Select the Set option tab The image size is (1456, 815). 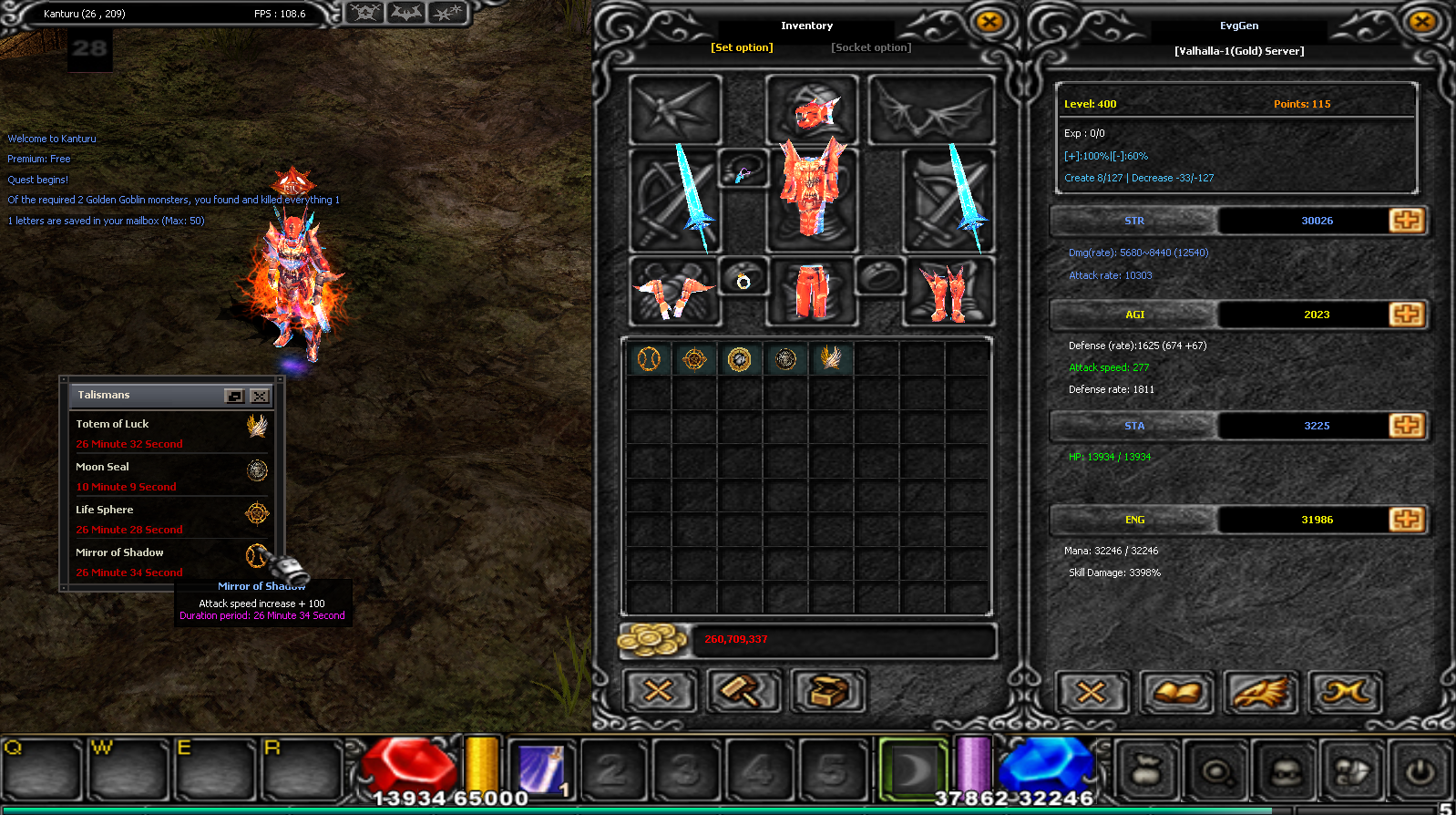coord(742,47)
